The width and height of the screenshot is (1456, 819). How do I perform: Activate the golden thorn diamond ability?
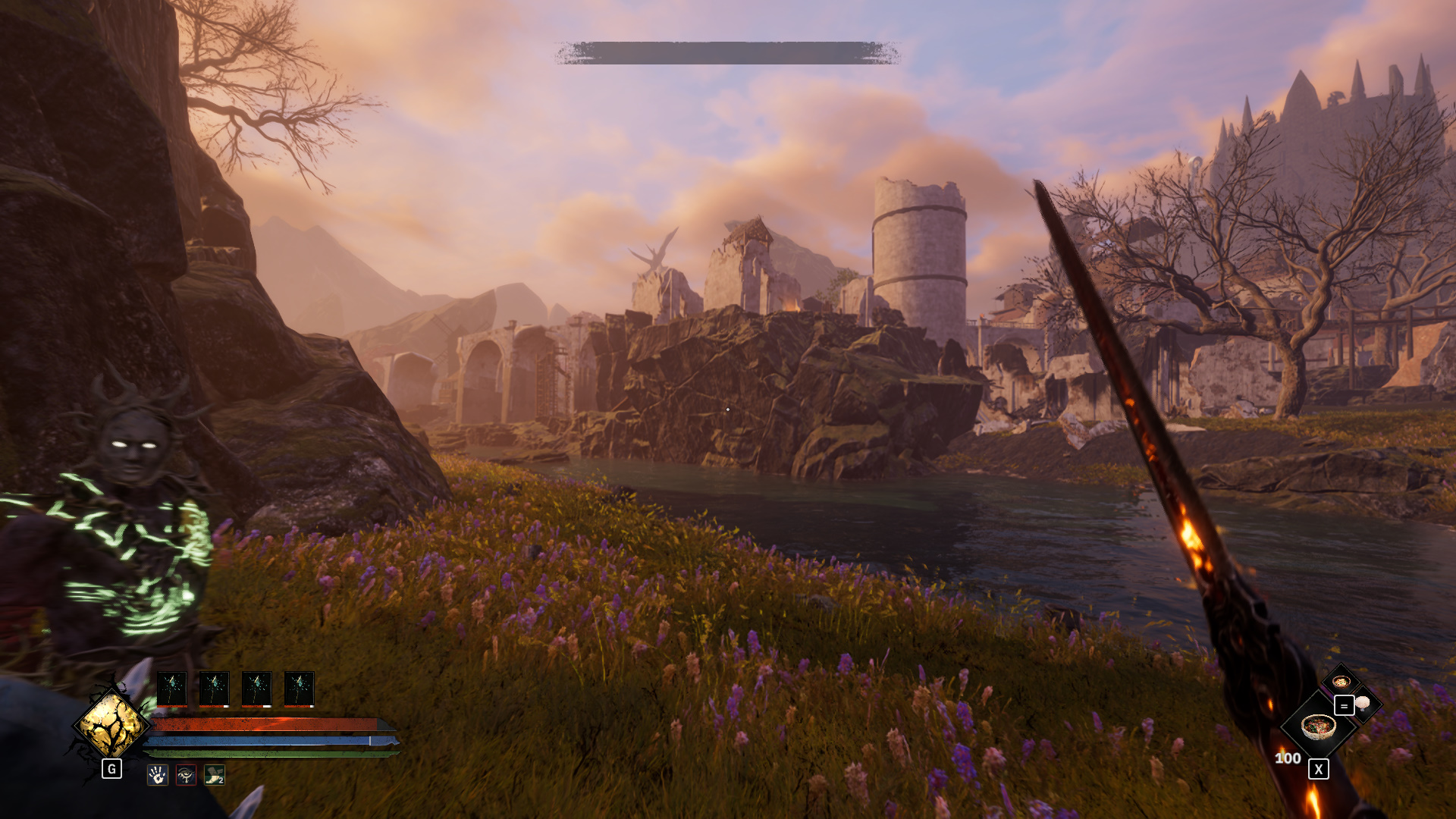click(111, 725)
